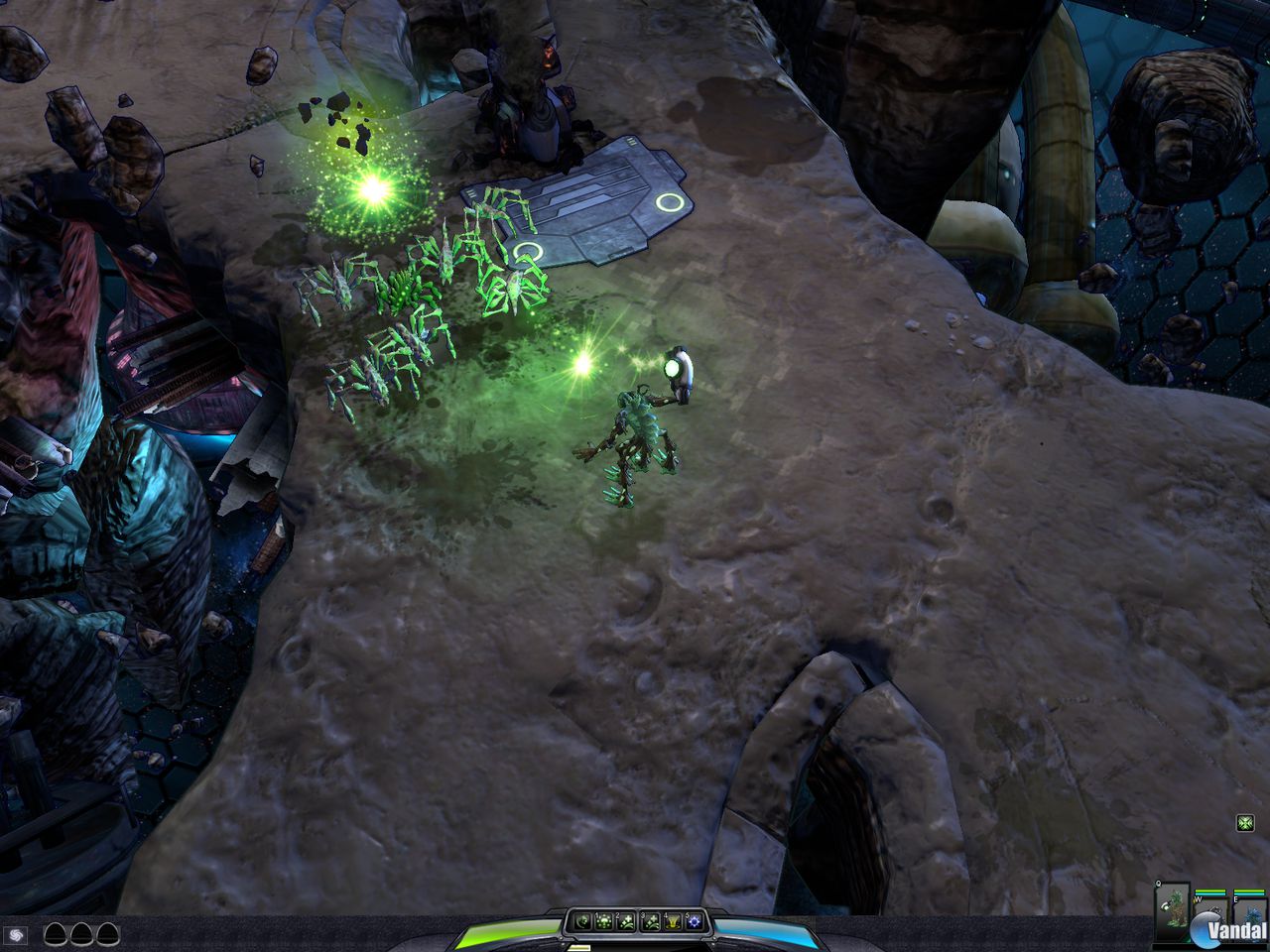Activate the yellow fountain ability
The height and width of the screenshot is (952, 1270).
(x=673, y=922)
